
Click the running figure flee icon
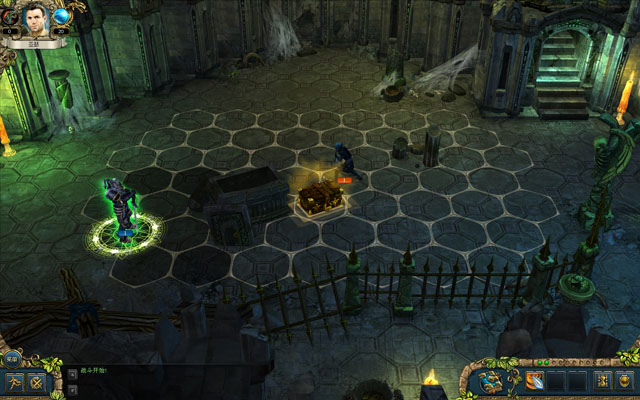(14, 382)
